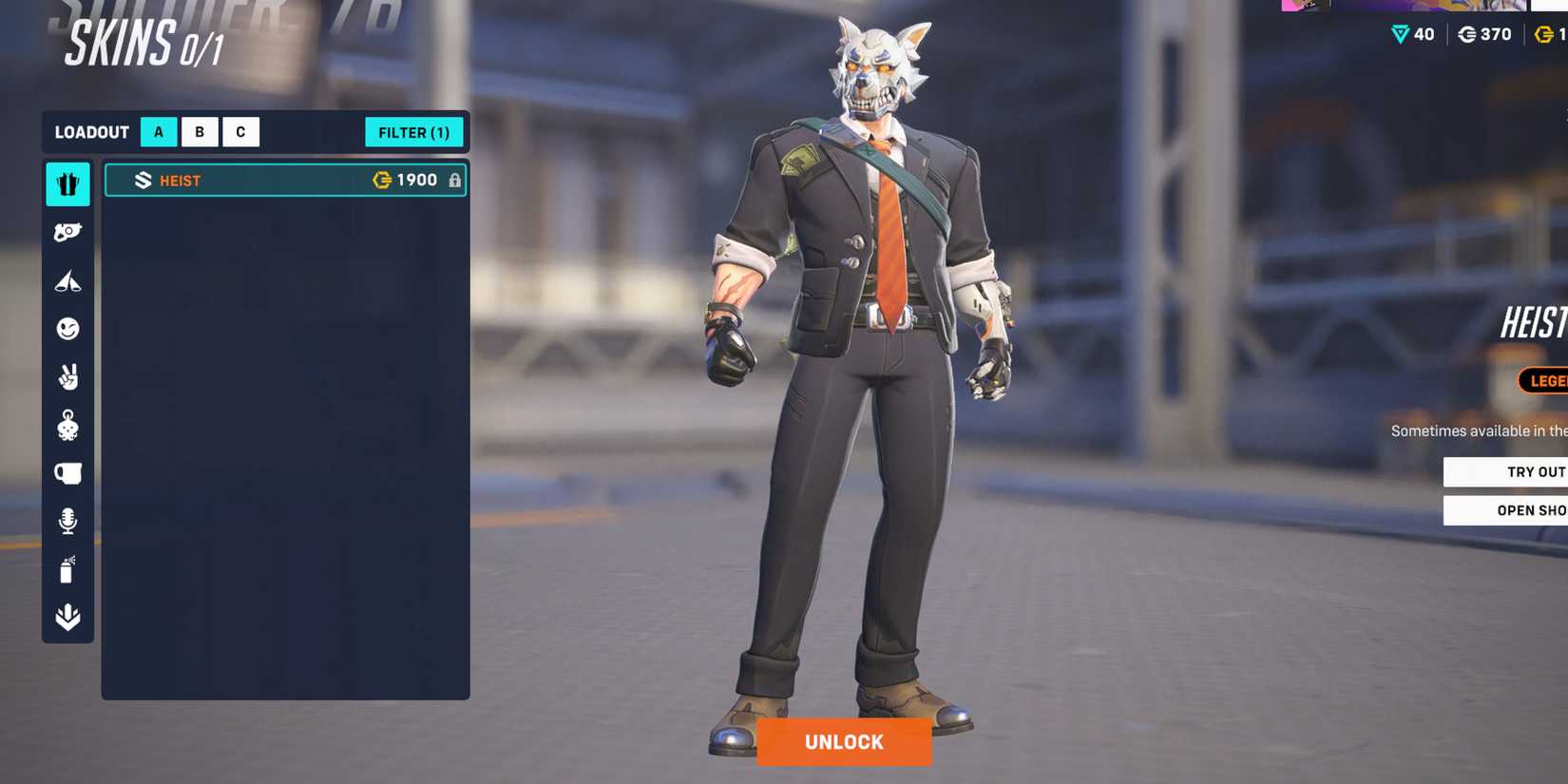
Task: Activate Loadout C
Action: coord(239,131)
